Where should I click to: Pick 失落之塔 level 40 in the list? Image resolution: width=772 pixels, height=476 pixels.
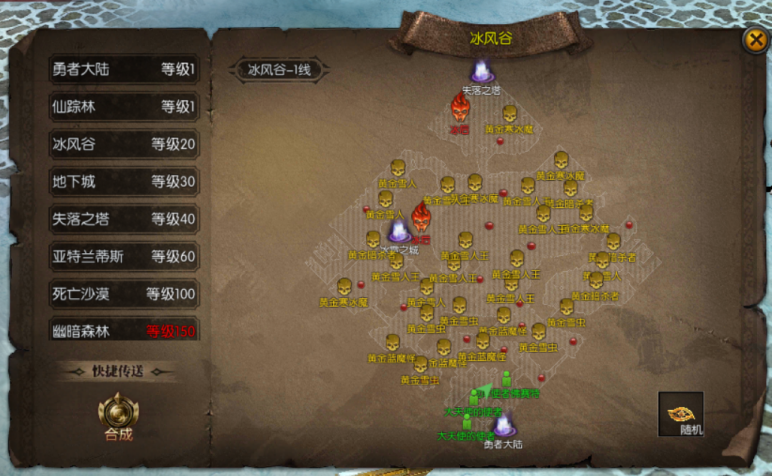point(124,219)
